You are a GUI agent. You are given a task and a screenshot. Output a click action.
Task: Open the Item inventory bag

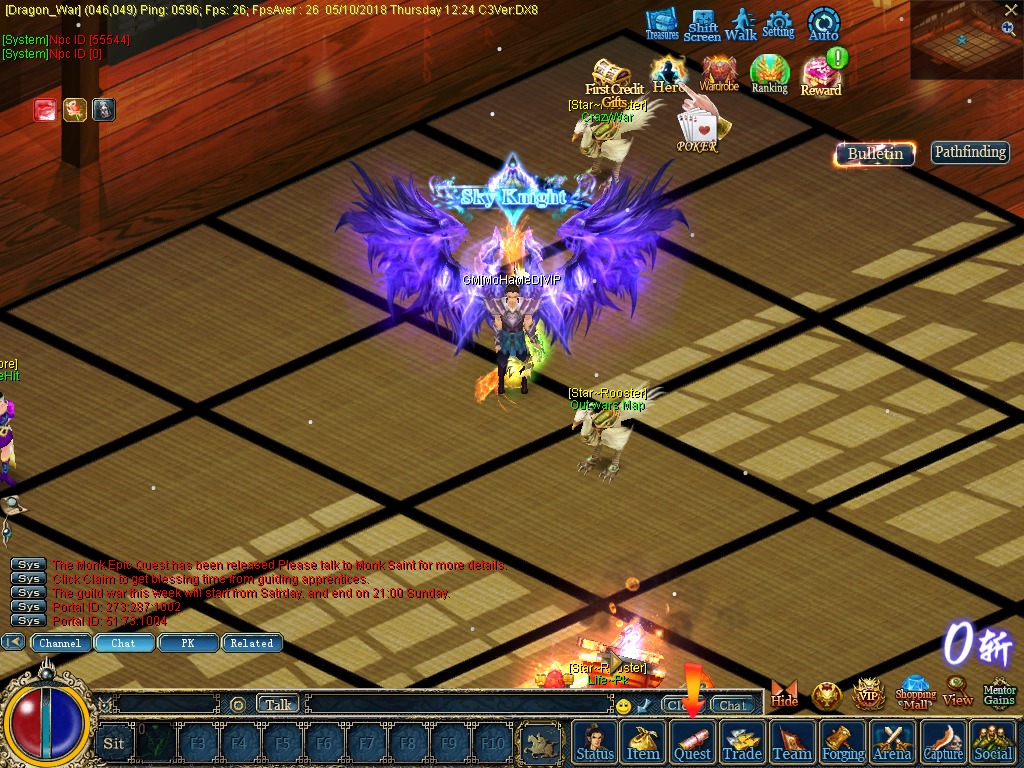pos(643,742)
